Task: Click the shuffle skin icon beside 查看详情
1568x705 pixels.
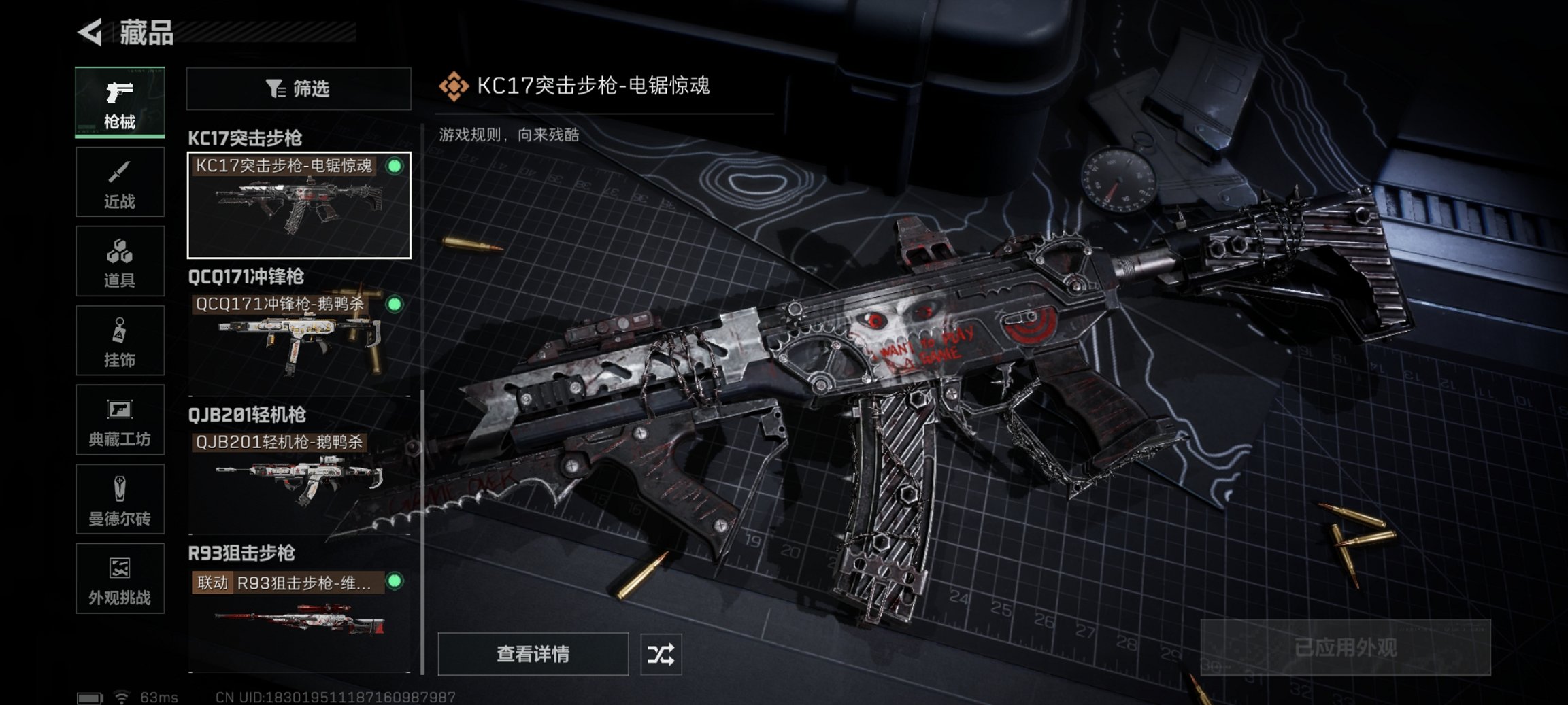Action: tap(660, 655)
